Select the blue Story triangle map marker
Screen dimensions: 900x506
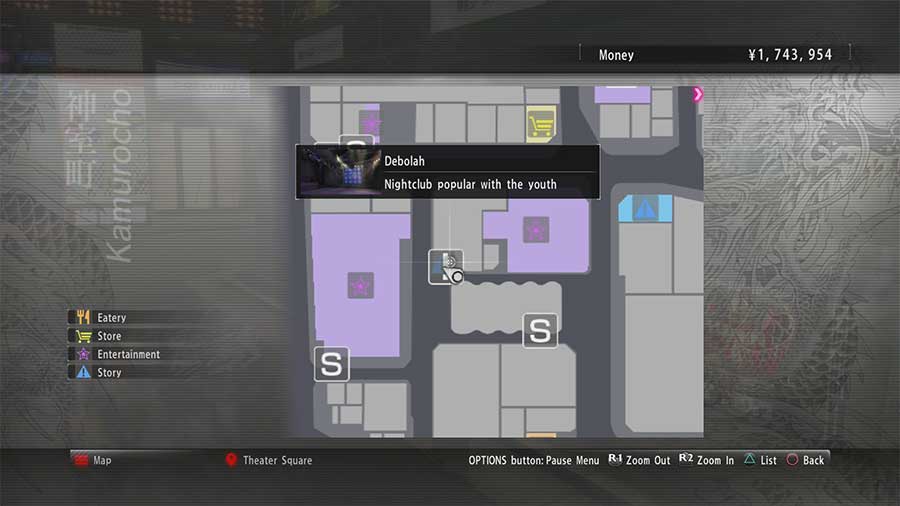(646, 210)
